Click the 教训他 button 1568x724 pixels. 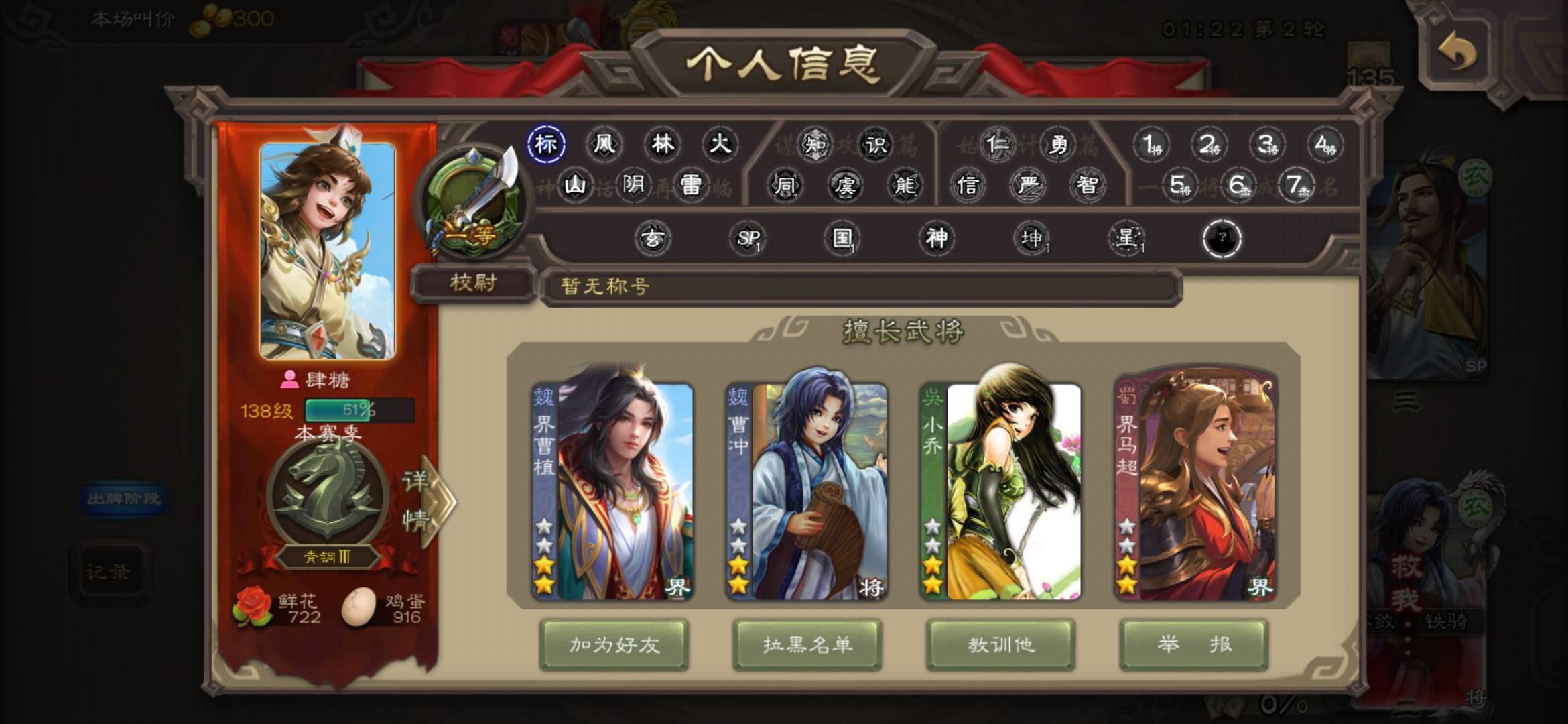pyautogui.click(x=1000, y=644)
